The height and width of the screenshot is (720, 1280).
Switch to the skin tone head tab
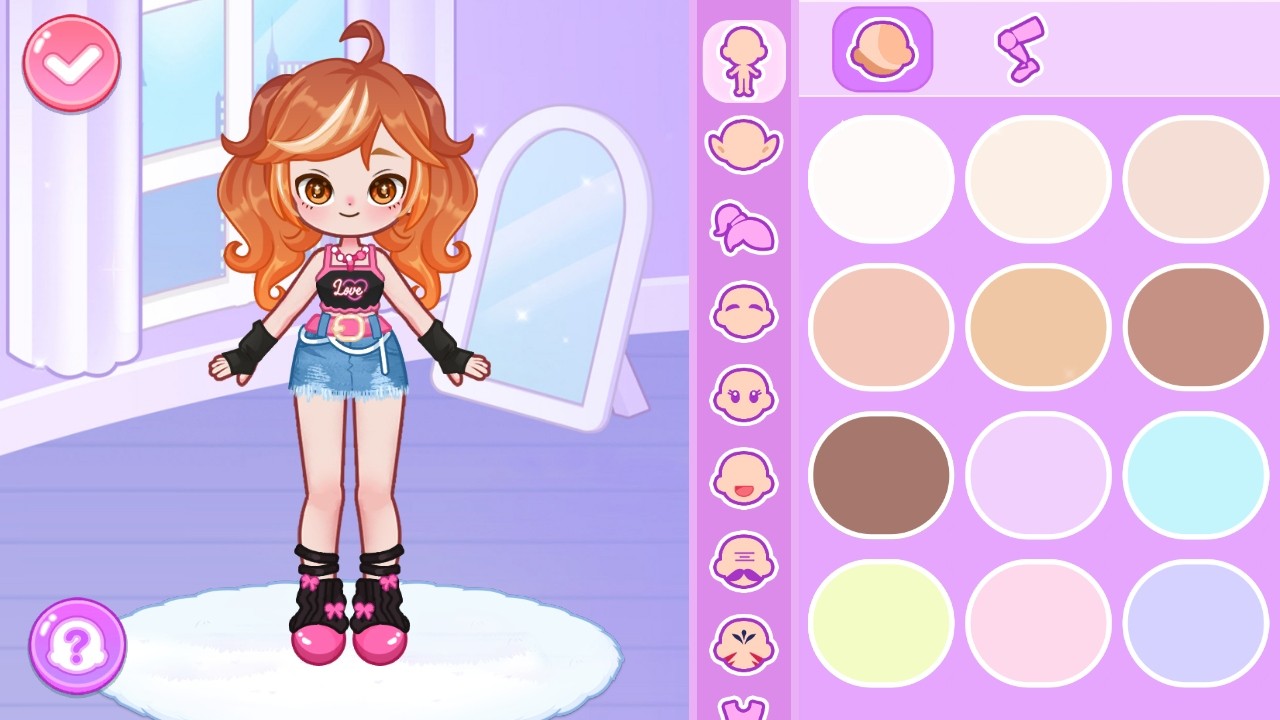(882, 49)
